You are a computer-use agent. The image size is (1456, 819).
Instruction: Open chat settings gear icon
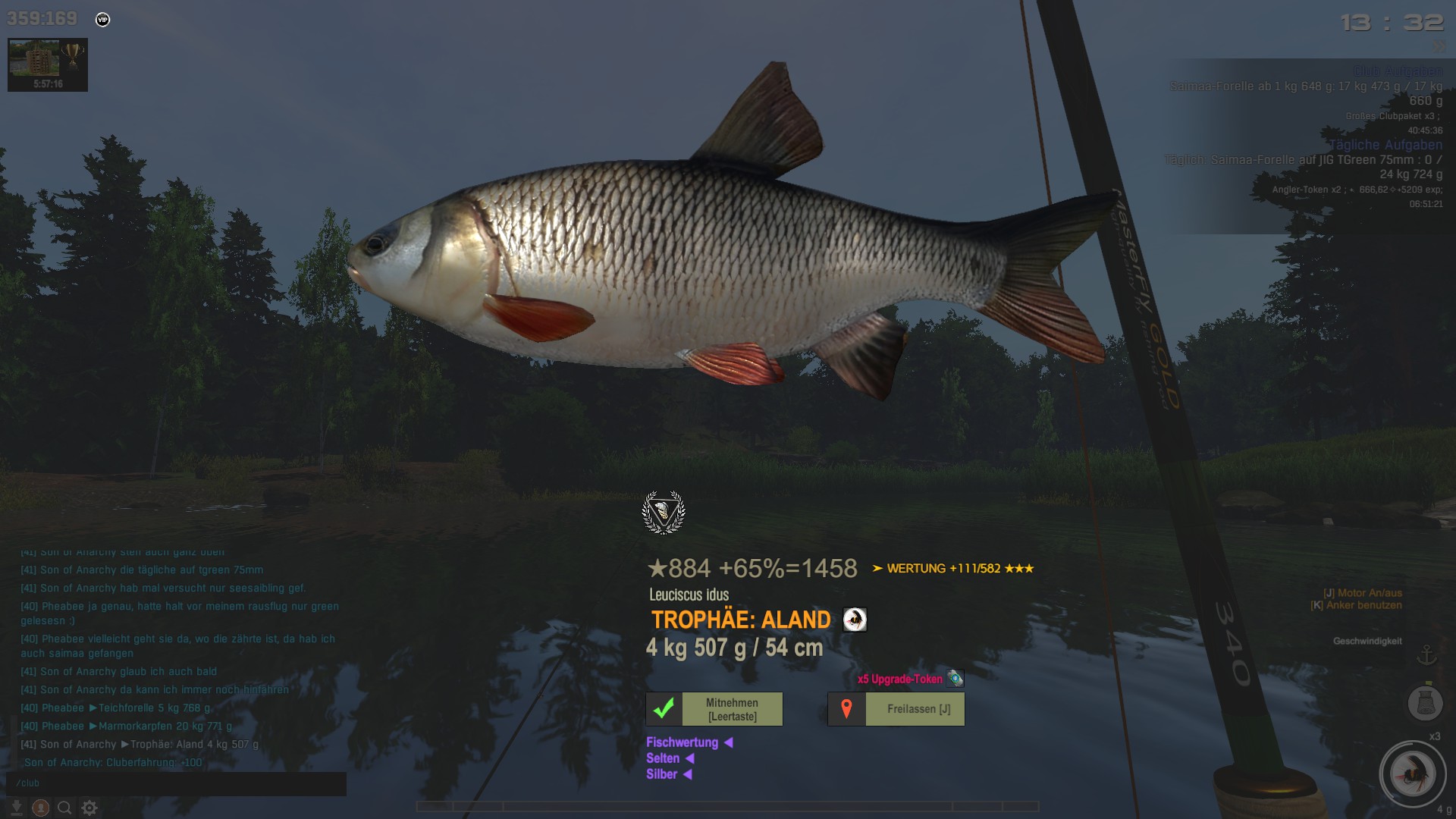(x=89, y=808)
